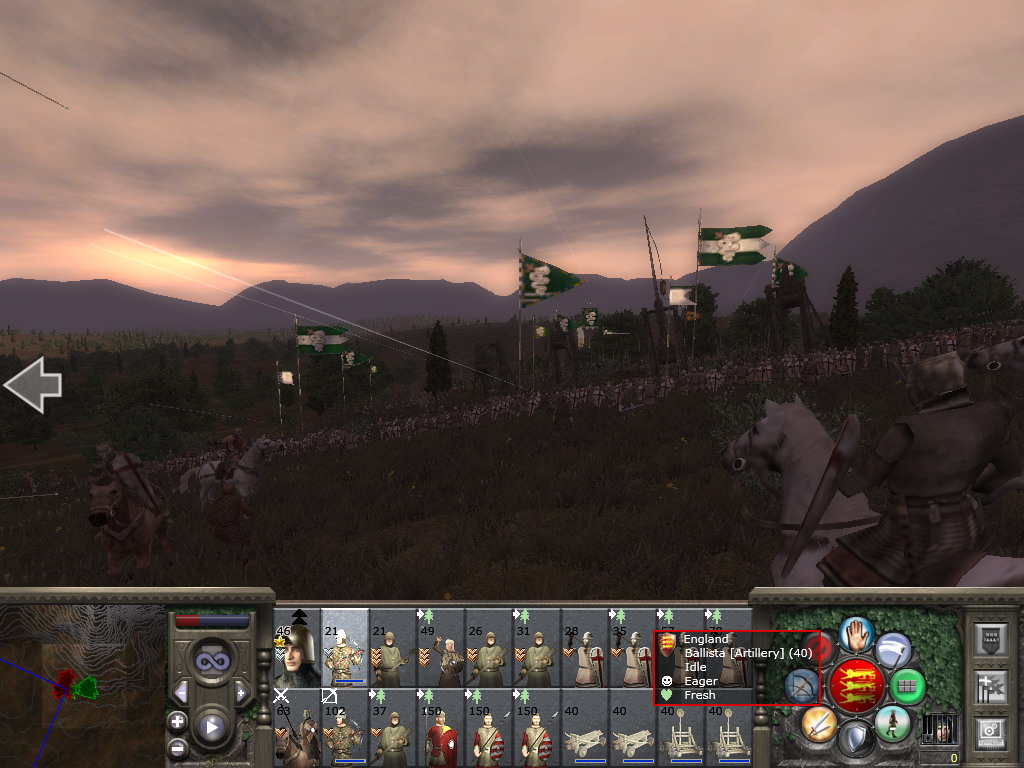Click the play speed button

(211, 727)
